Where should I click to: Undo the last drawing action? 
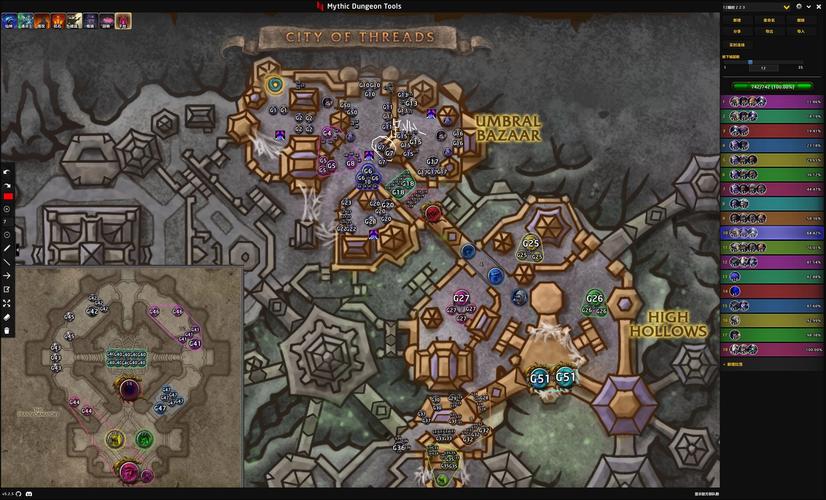7,171
